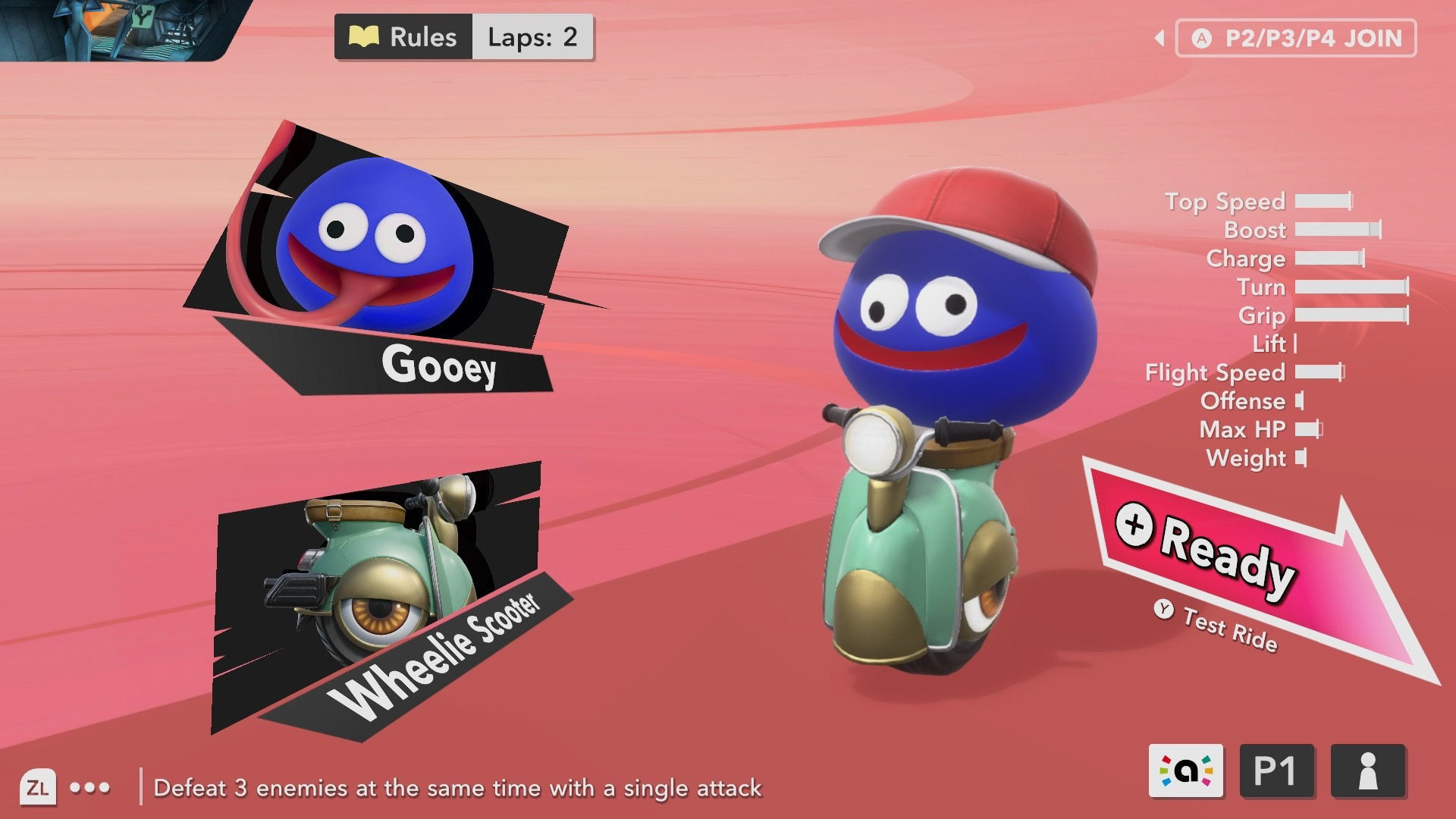Click the player figure icon button
Image resolution: width=1456 pixels, height=819 pixels.
pyautogui.click(x=1368, y=771)
